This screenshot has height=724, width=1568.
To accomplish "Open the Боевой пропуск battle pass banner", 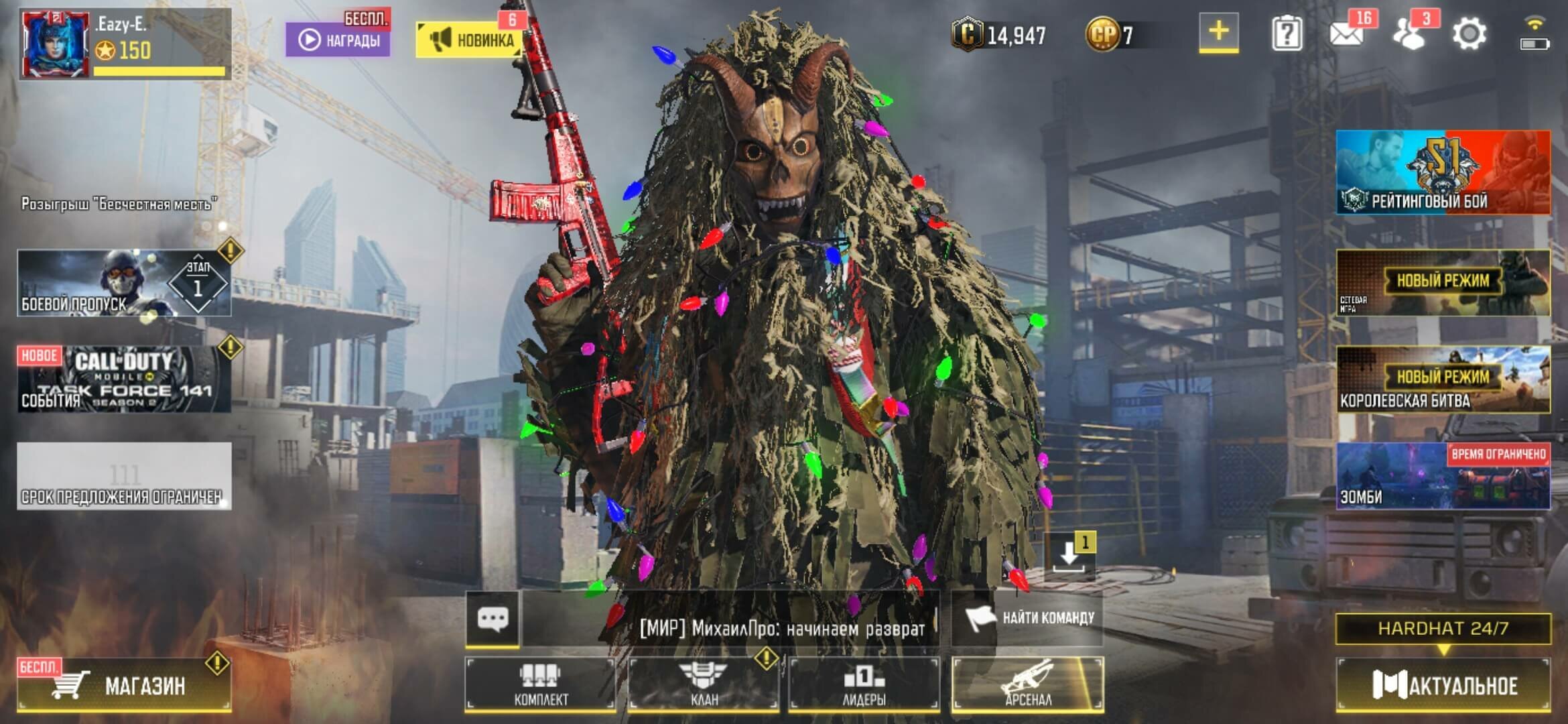I will coord(124,283).
